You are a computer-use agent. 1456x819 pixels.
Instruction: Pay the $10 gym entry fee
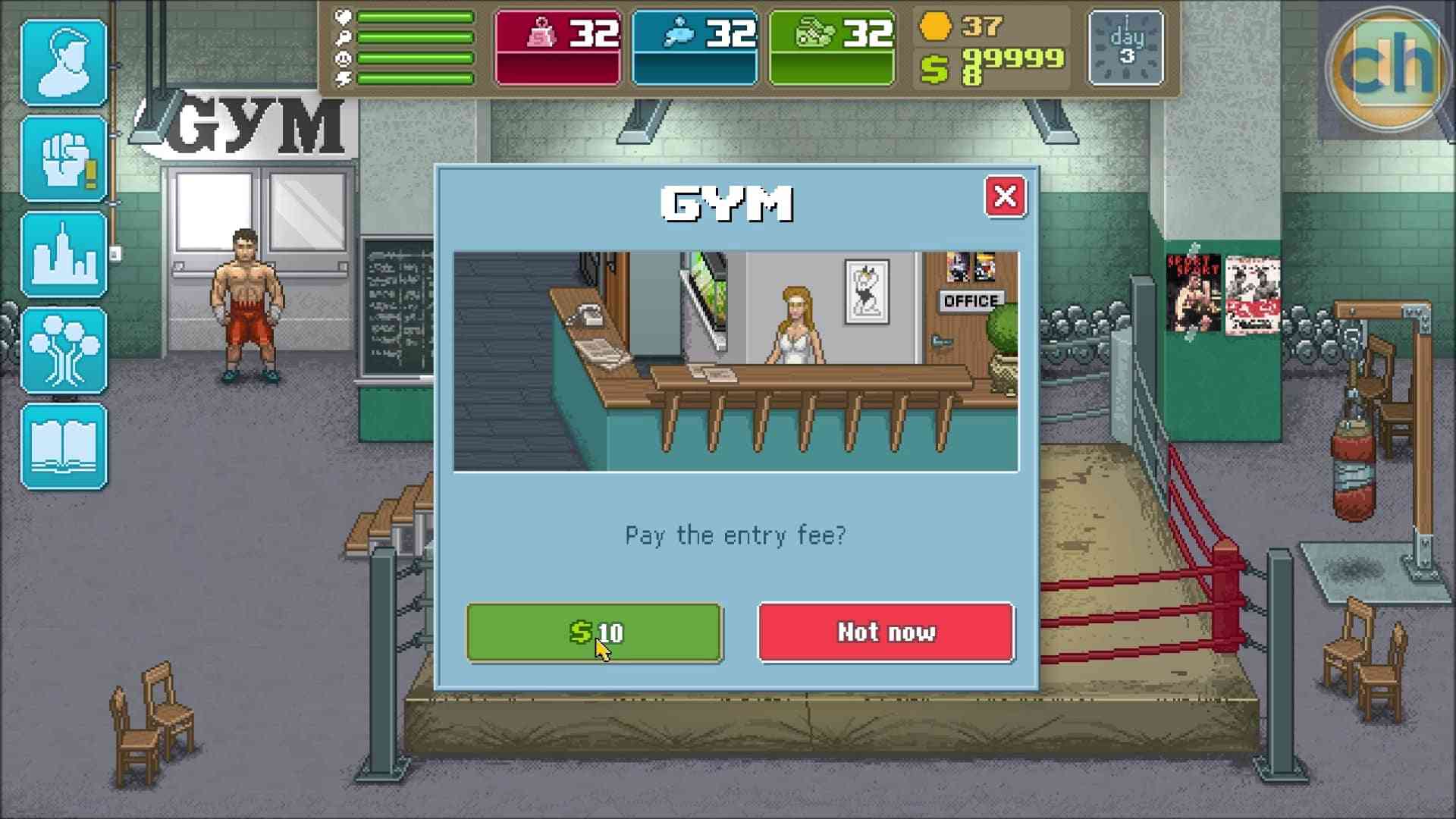[595, 633]
